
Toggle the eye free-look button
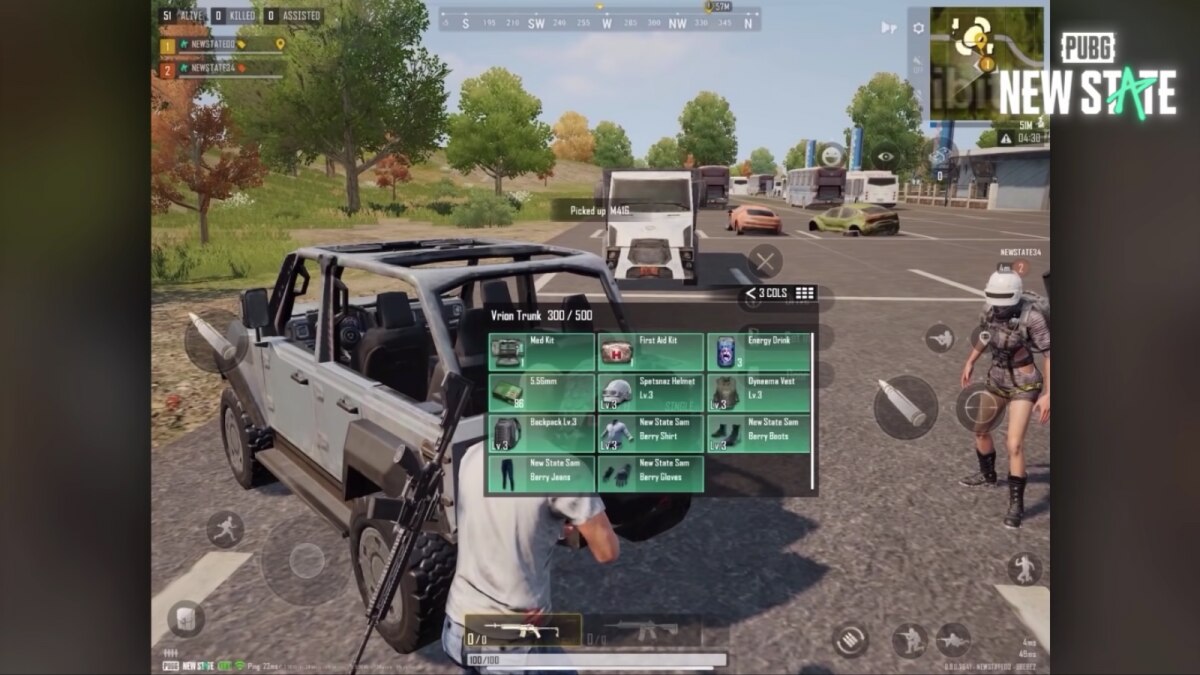(884, 155)
